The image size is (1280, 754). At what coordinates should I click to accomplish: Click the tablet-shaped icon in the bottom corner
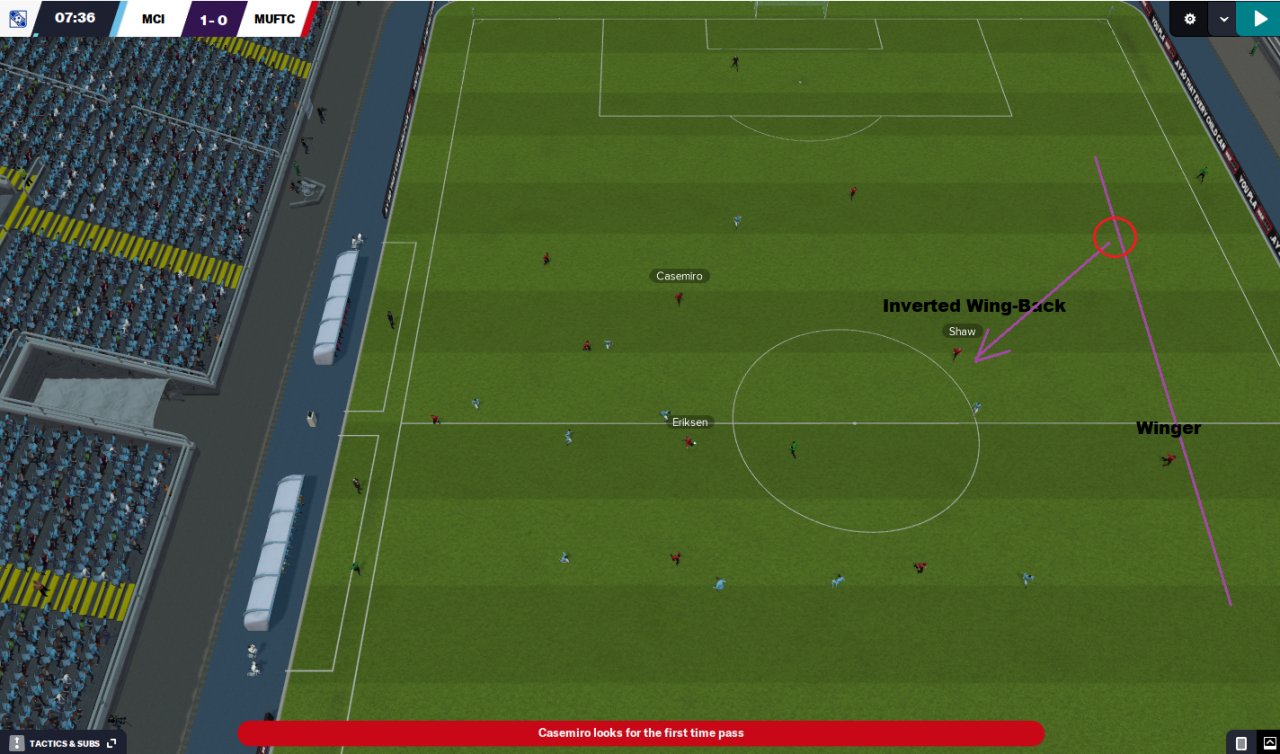tap(1241, 743)
